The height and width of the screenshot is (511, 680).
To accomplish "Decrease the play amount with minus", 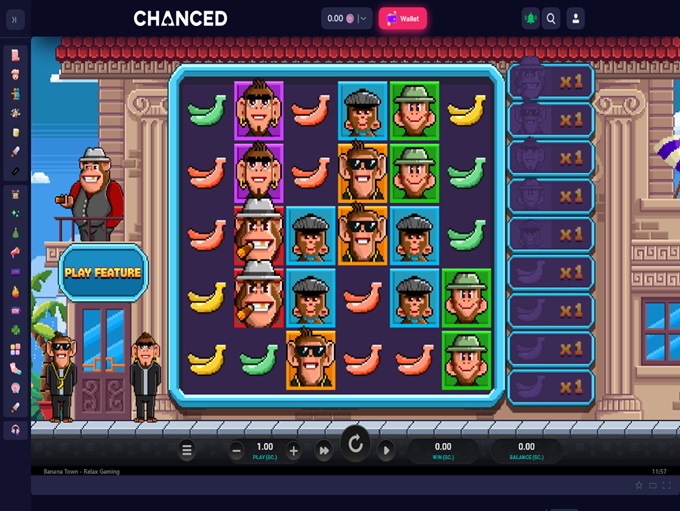I will 236,451.
